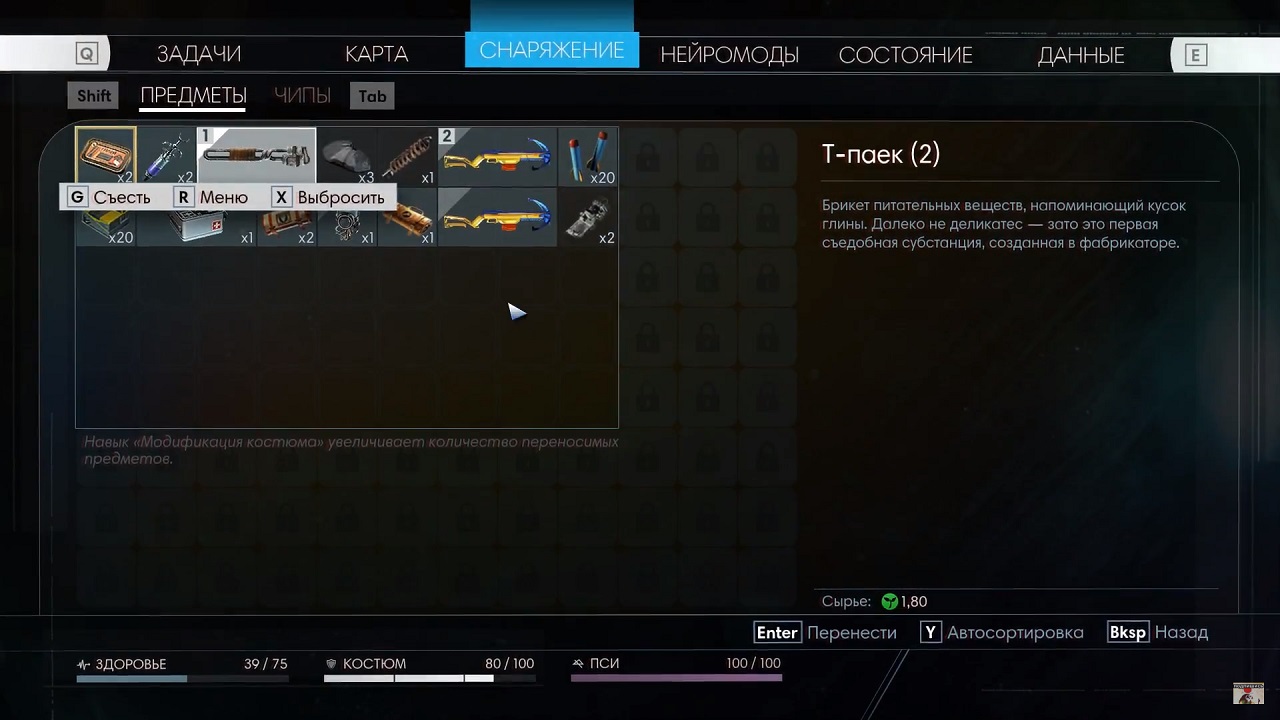This screenshot has height=720, width=1280.
Task: Choose the silver metal part x2 slot
Action: pyautogui.click(x=588, y=218)
